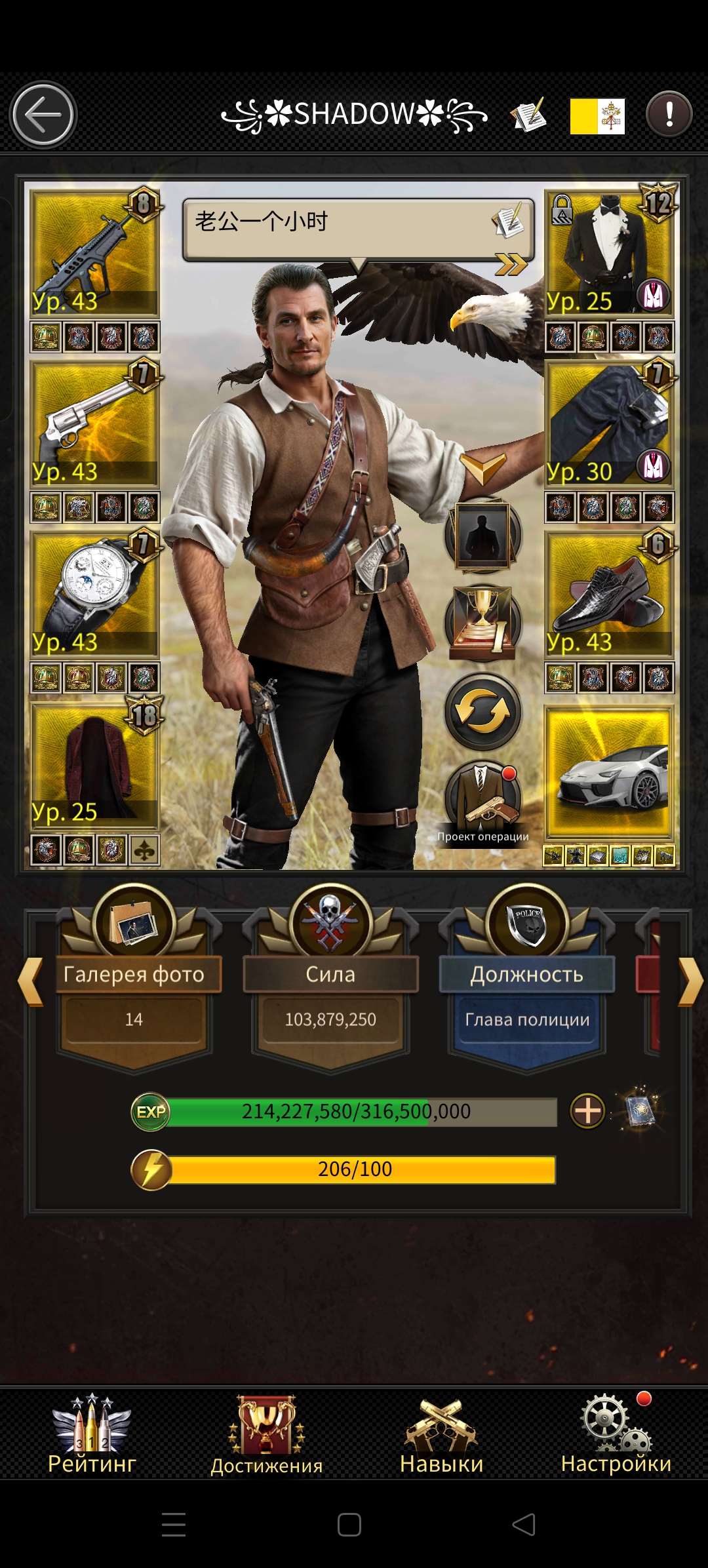Open the trophy podium icon
The height and width of the screenshot is (1568, 708).
(x=483, y=623)
